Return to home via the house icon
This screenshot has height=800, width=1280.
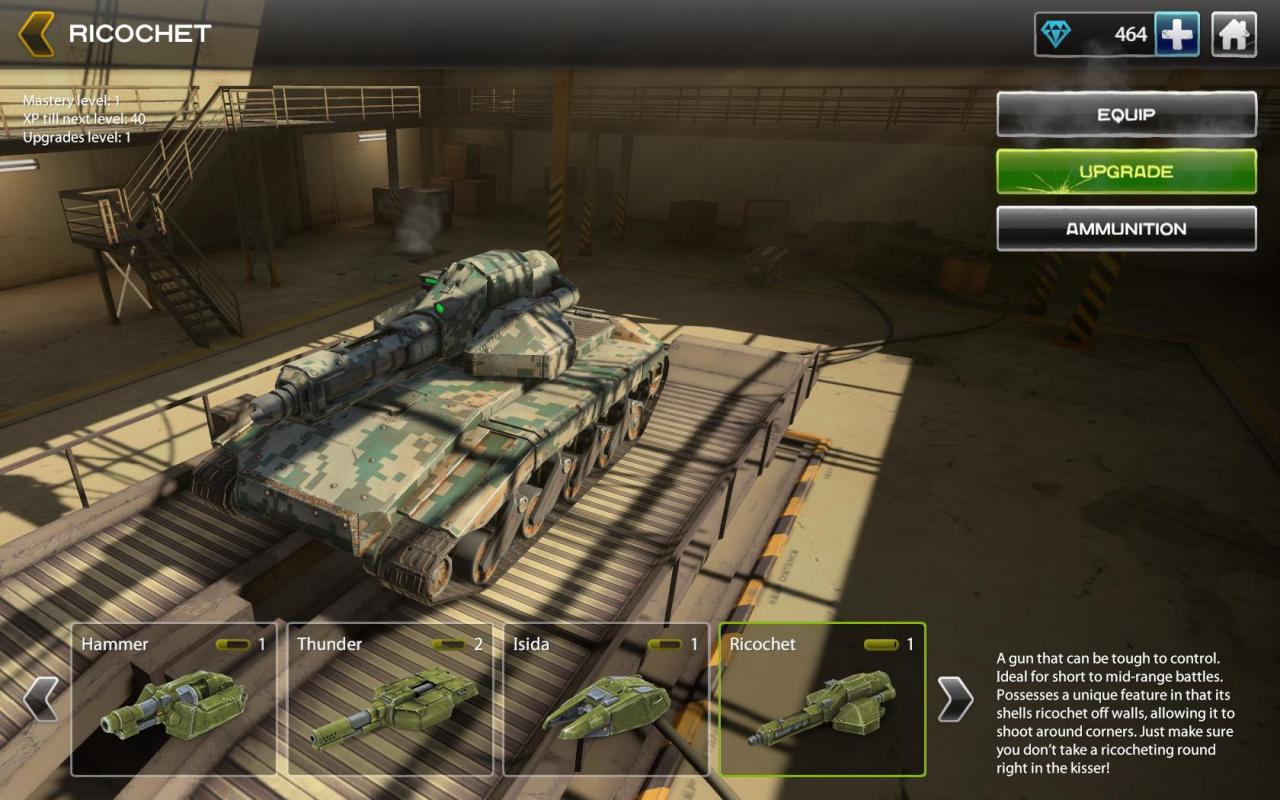[1234, 35]
